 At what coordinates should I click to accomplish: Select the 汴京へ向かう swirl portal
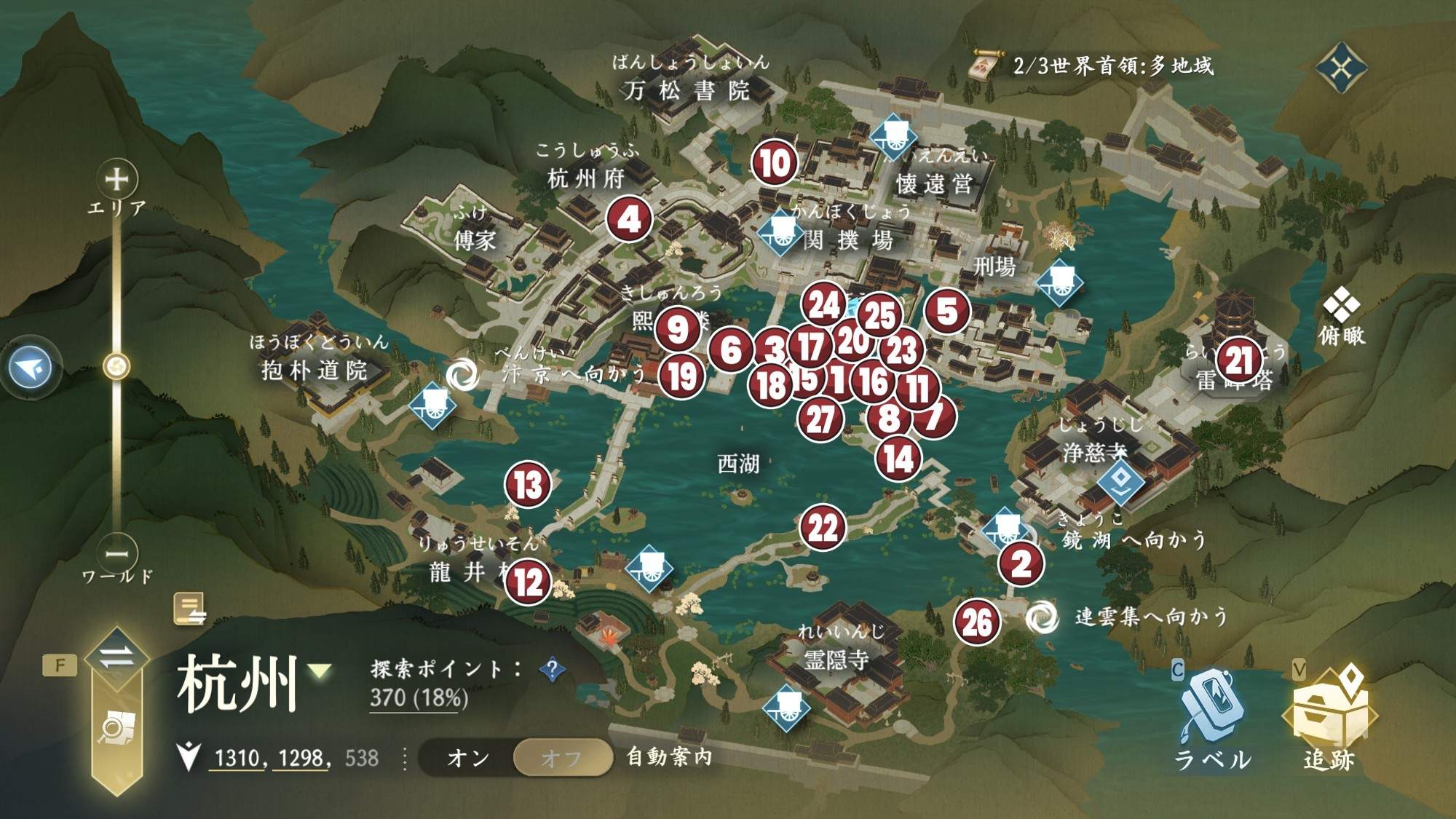click(462, 374)
